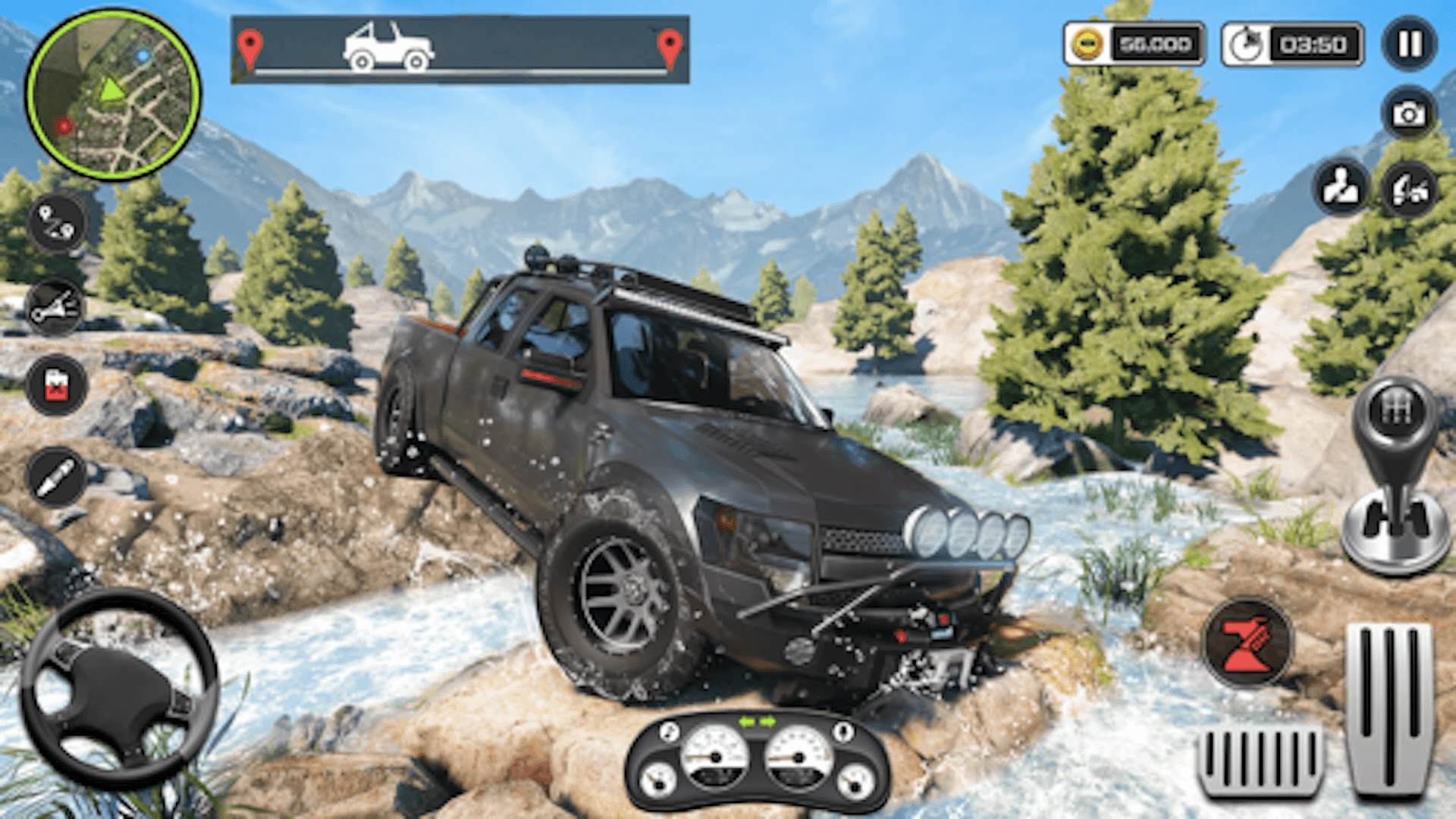Pause the game

pyautogui.click(x=1409, y=44)
